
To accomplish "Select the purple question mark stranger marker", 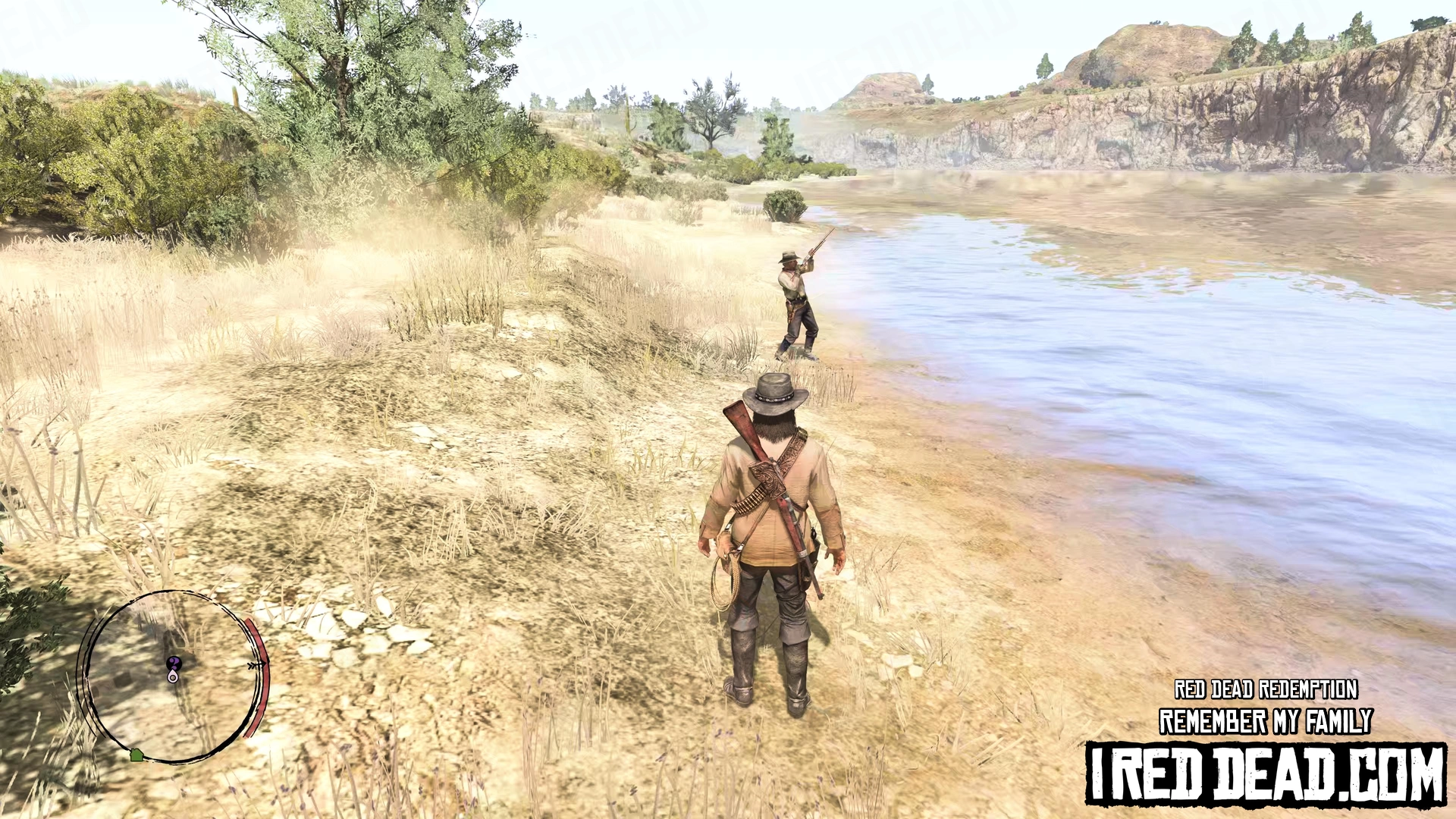I will 174,663.
